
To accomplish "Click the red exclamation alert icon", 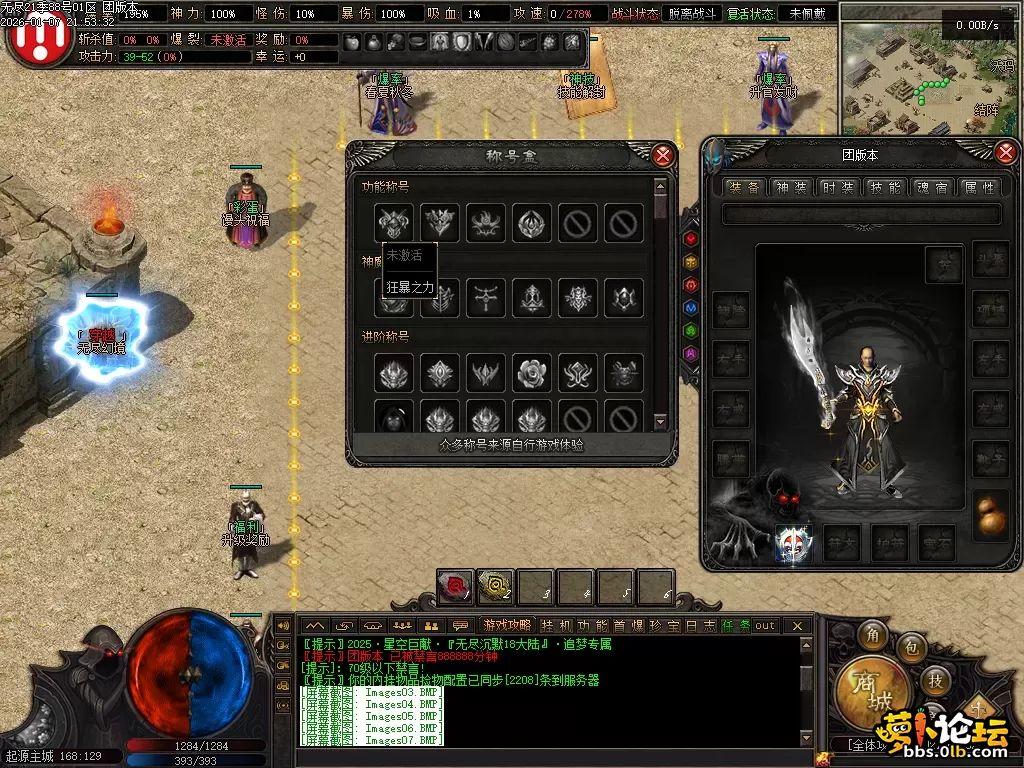I will 38,38.
